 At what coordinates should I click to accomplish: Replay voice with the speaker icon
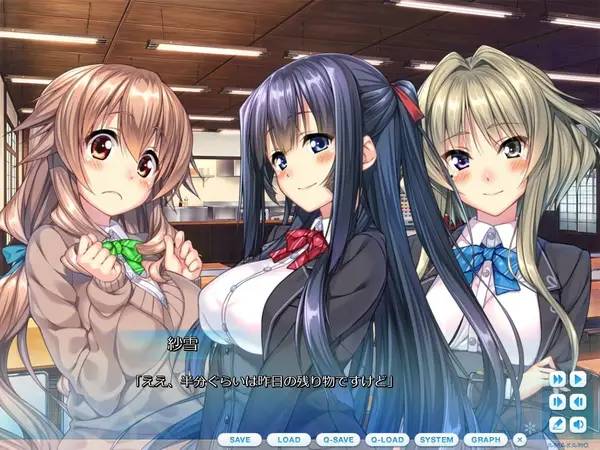[578, 423]
